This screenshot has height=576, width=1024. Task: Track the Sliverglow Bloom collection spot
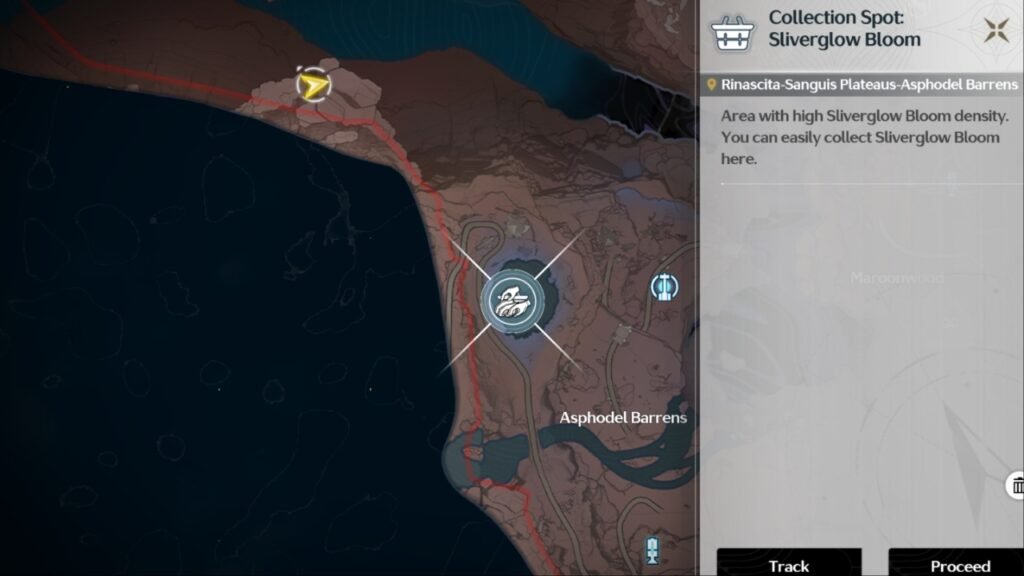click(x=789, y=565)
